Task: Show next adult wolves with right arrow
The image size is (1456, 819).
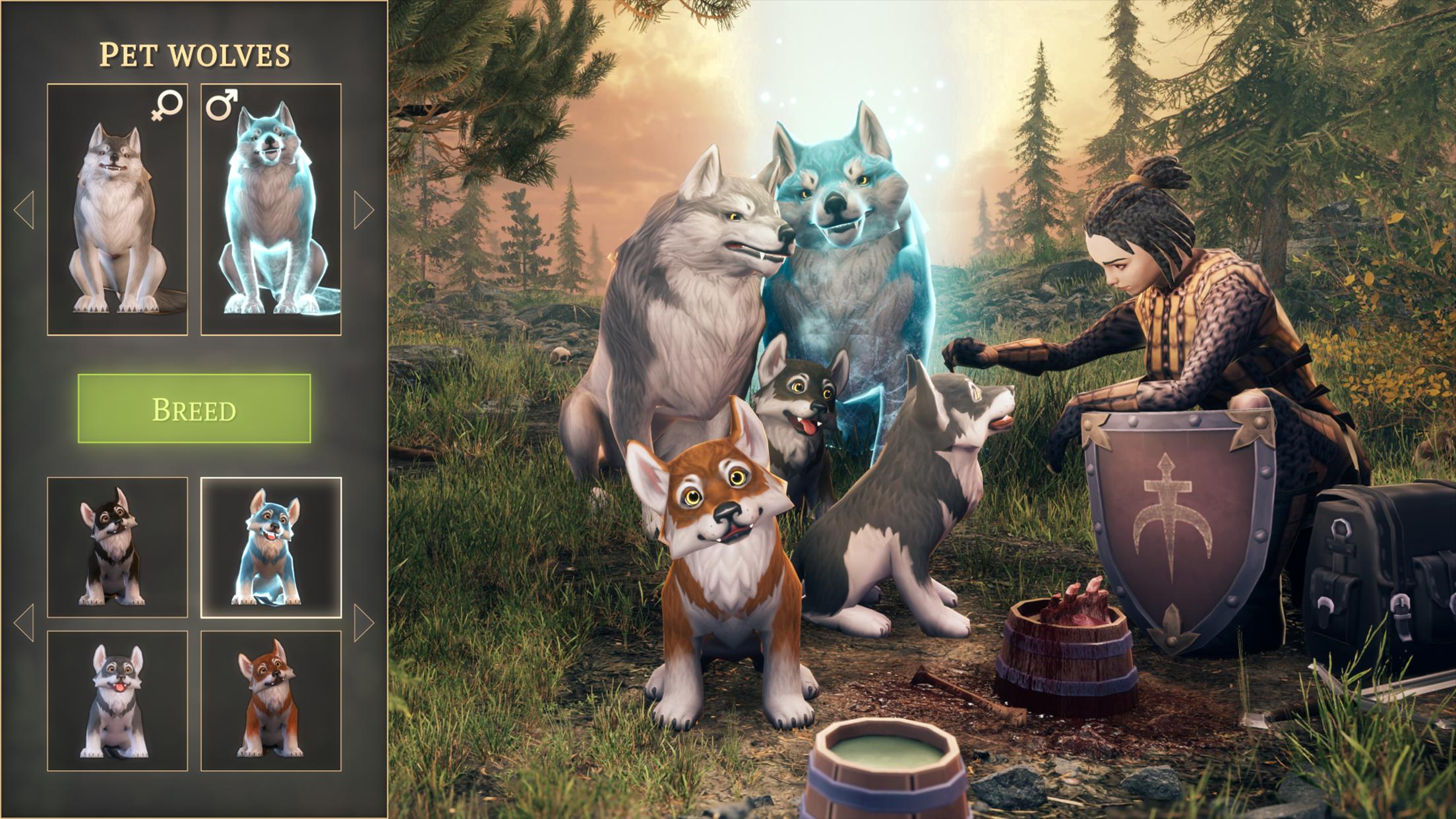Action: pos(363,210)
